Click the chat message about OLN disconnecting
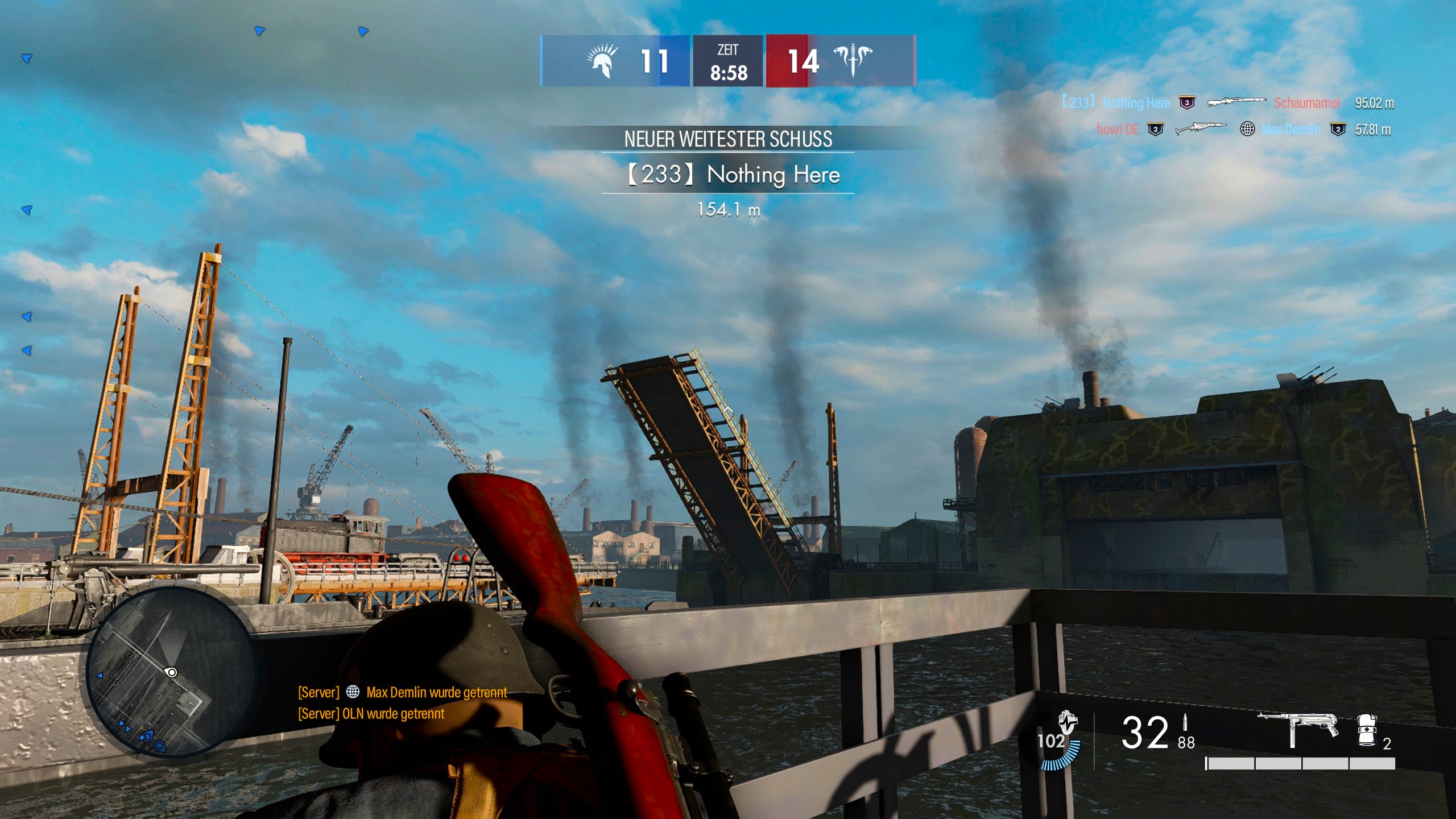1456x819 pixels. [371, 714]
